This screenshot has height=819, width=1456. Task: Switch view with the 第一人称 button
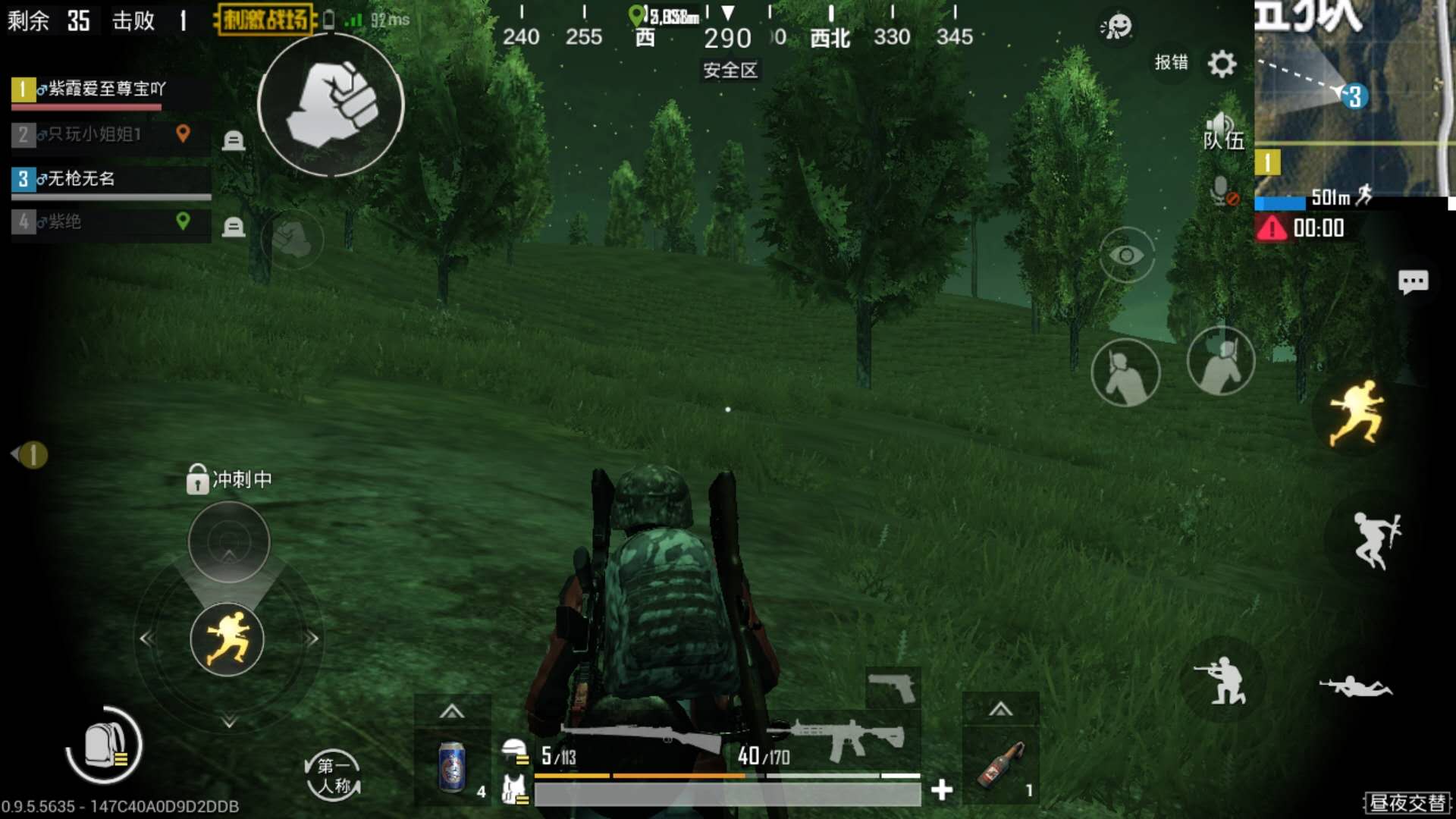point(333,775)
